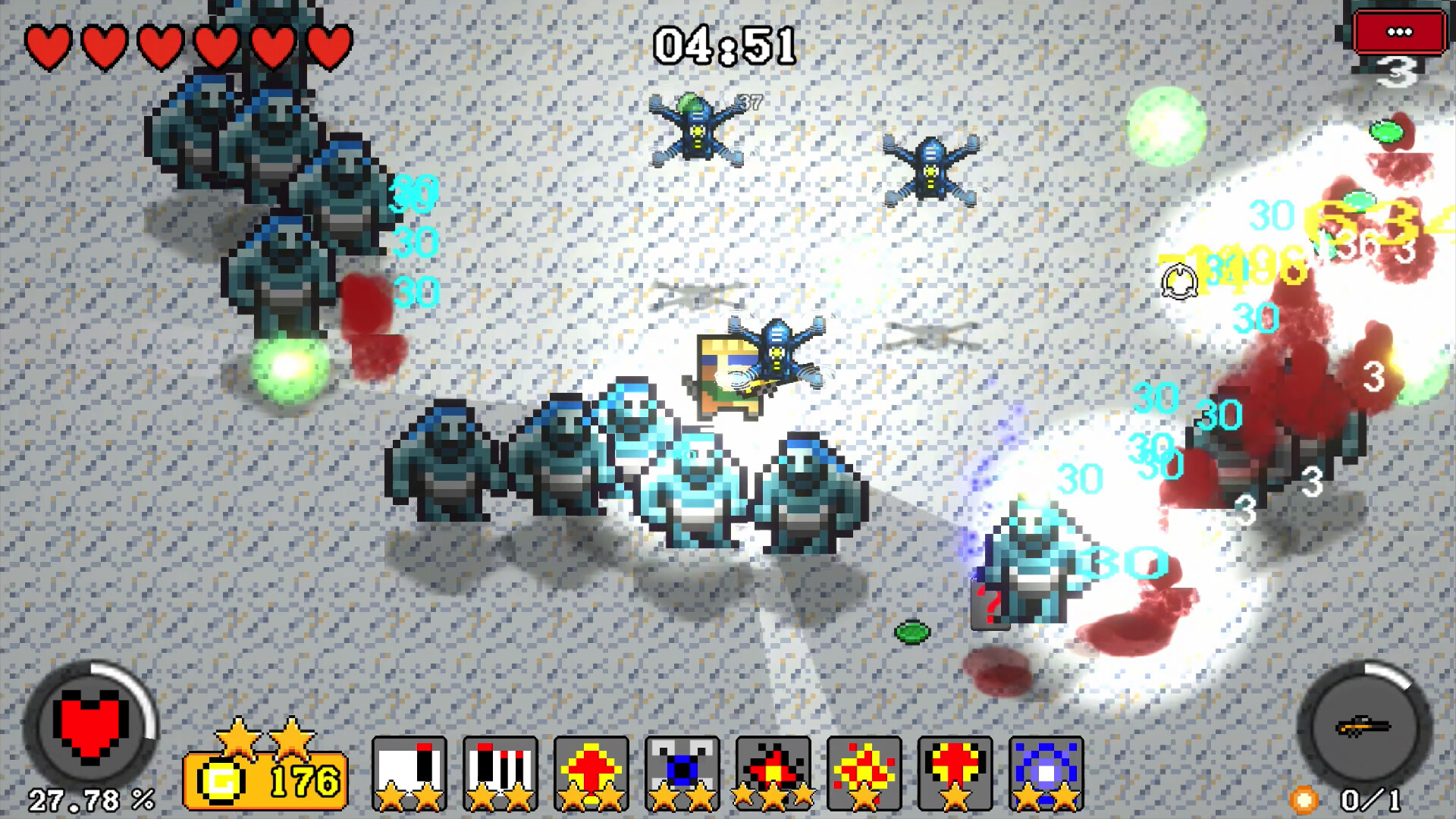The width and height of the screenshot is (1456, 819).
Task: Click the 04:51 match timer
Action: pos(726,43)
